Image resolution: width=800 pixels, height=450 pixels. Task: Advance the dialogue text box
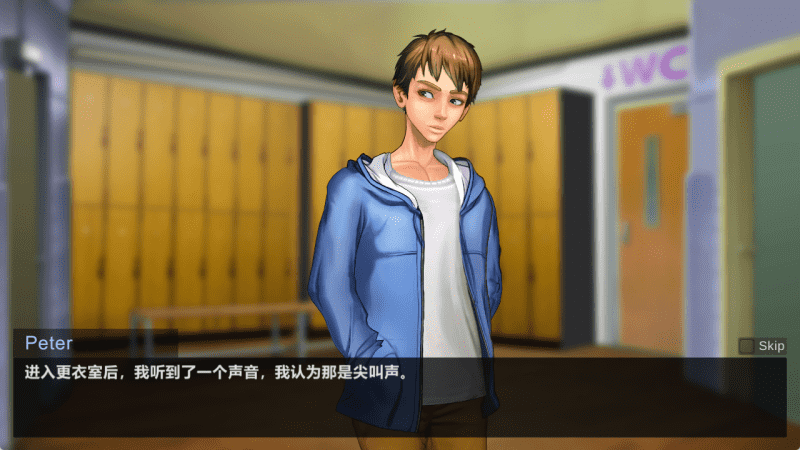(x=400, y=395)
